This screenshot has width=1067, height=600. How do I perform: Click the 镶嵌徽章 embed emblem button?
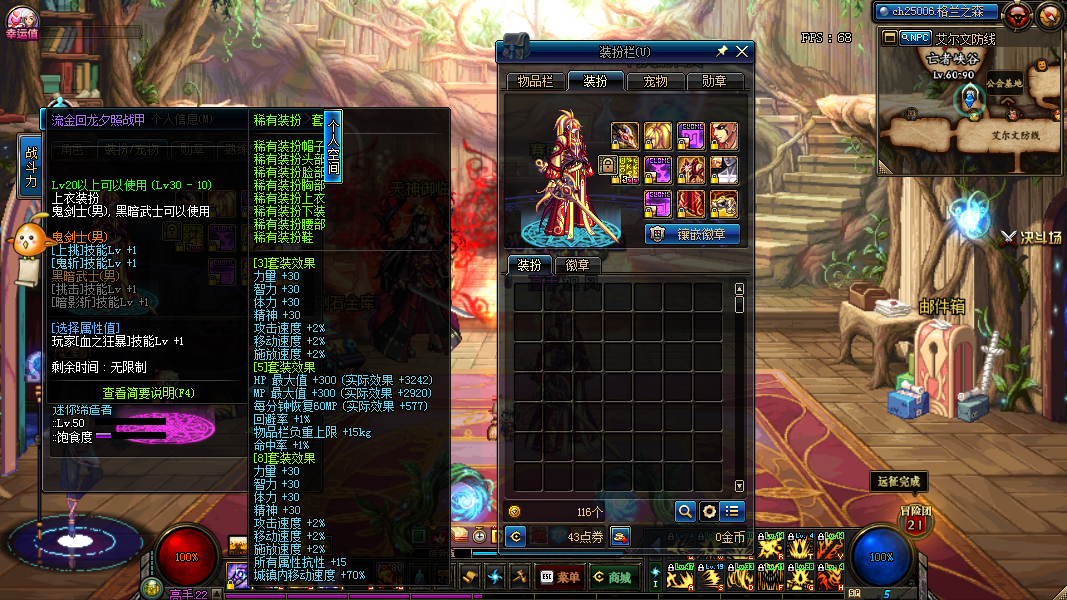tap(693, 234)
